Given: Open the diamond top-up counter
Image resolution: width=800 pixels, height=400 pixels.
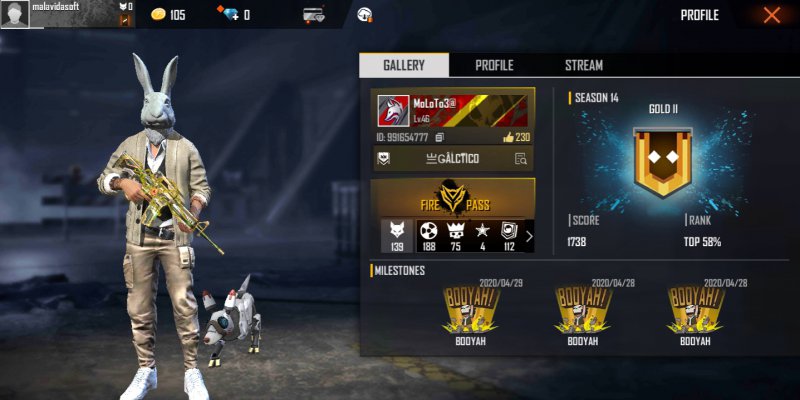Looking at the screenshot, I should pyautogui.click(x=232, y=15).
